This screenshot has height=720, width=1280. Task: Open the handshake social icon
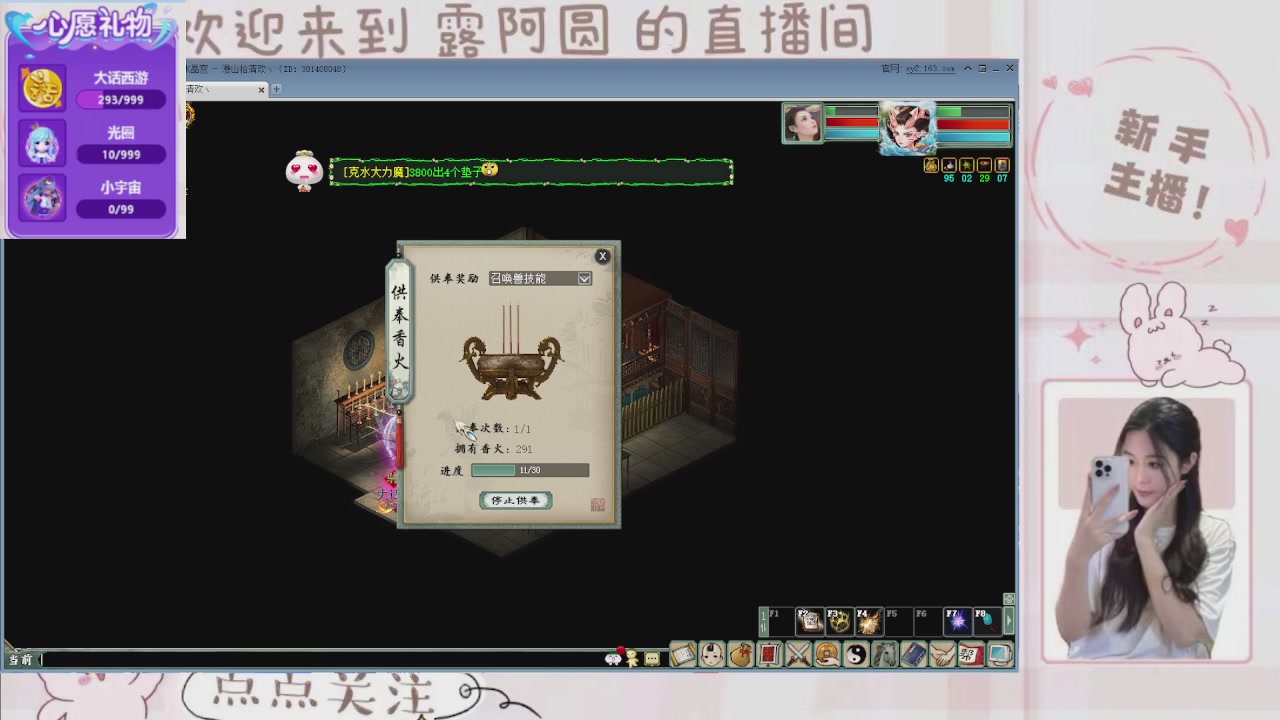click(x=940, y=656)
